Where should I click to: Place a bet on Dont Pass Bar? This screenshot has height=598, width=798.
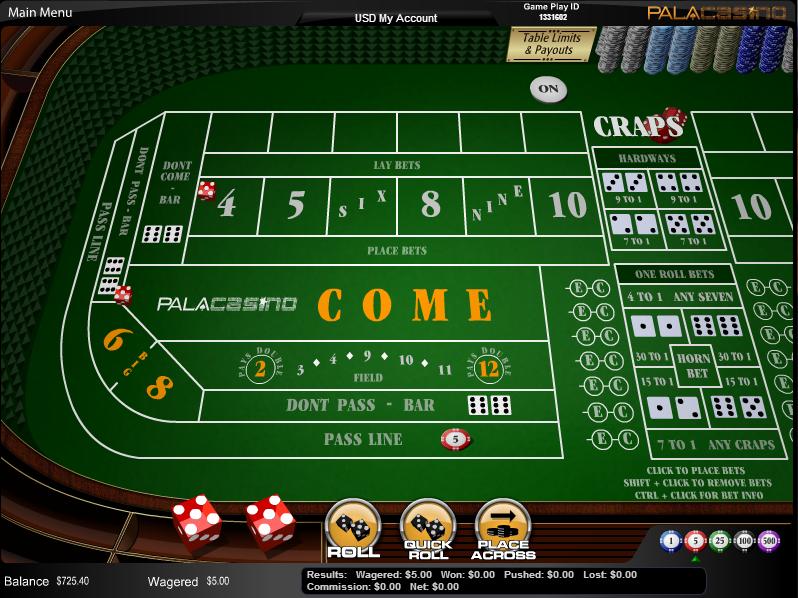click(360, 405)
